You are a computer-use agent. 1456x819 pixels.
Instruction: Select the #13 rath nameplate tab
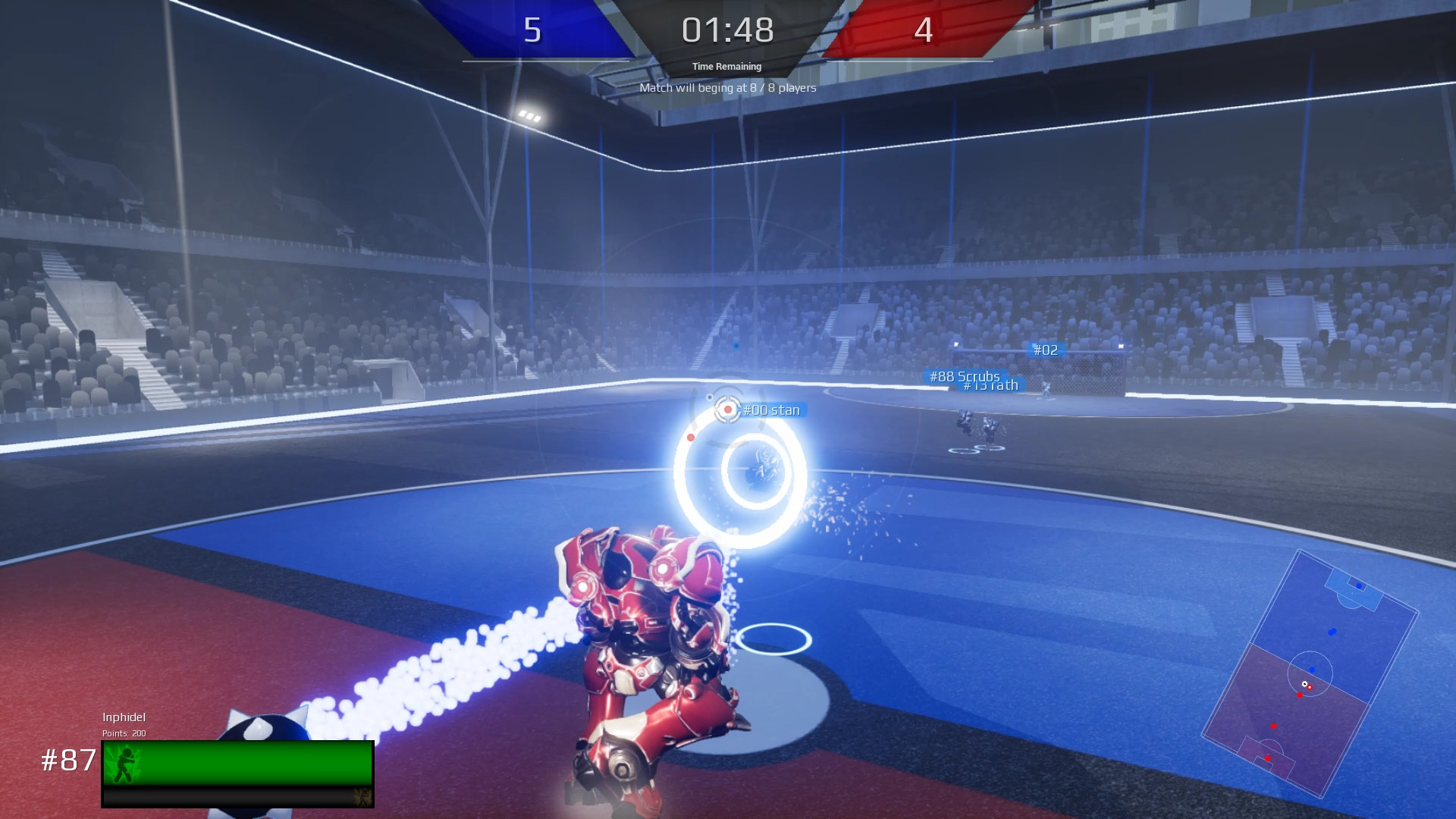990,384
